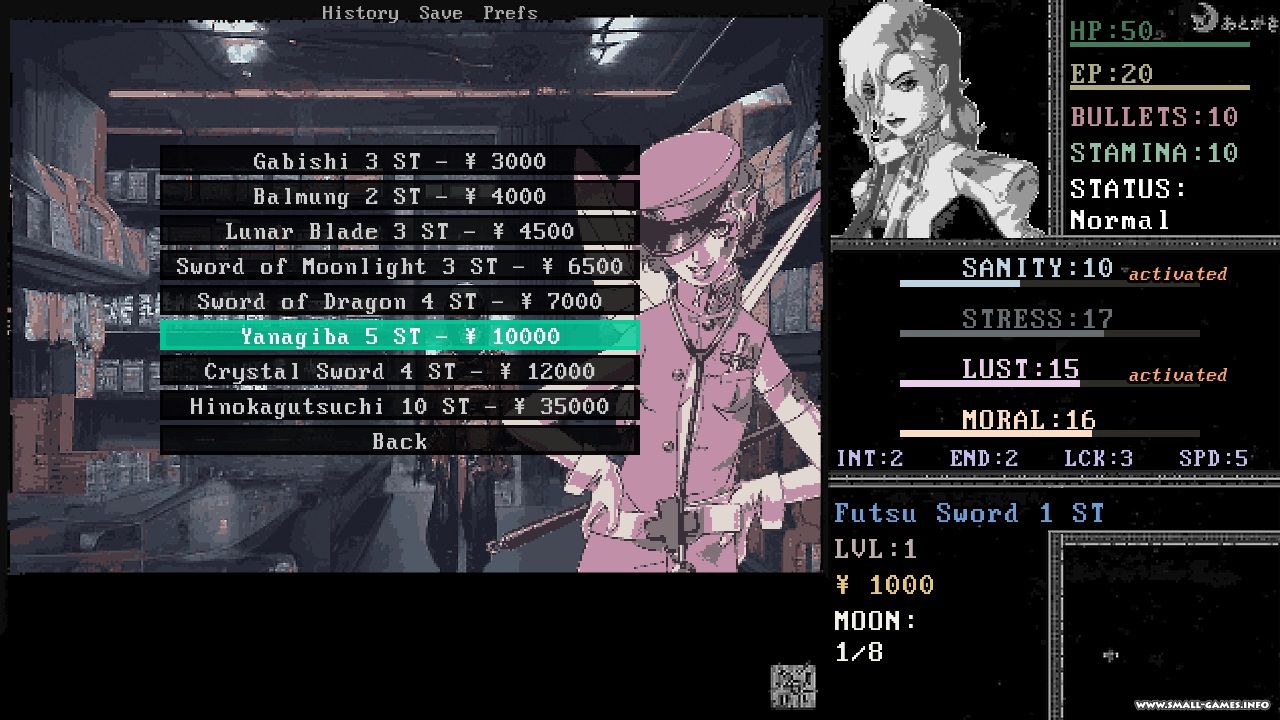Select Balmung 2 ST shop entry
1280x720 pixels.
[399, 196]
